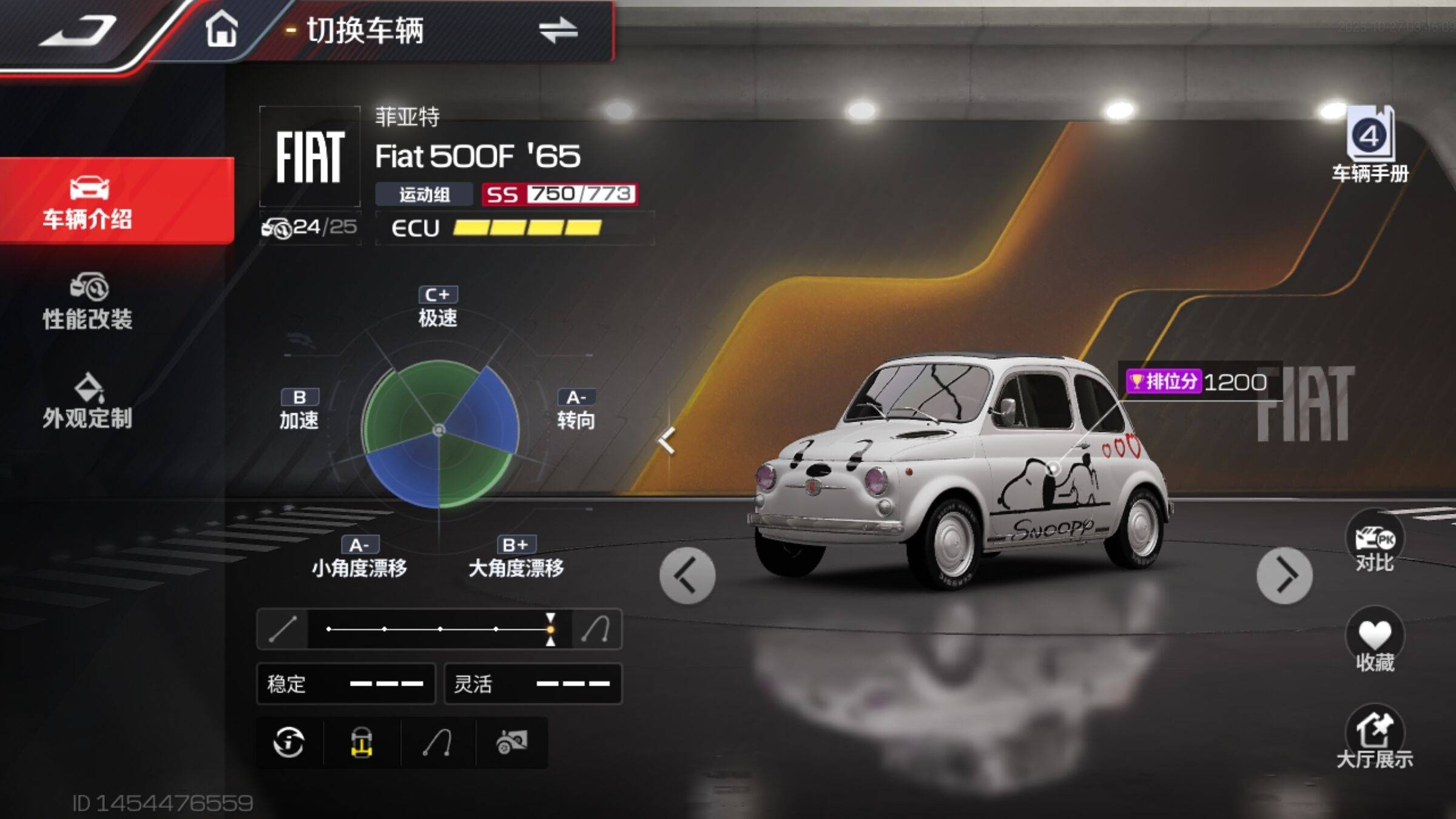Click the 稳定 stability setting
Screen dimensions: 1456x819
(346, 684)
